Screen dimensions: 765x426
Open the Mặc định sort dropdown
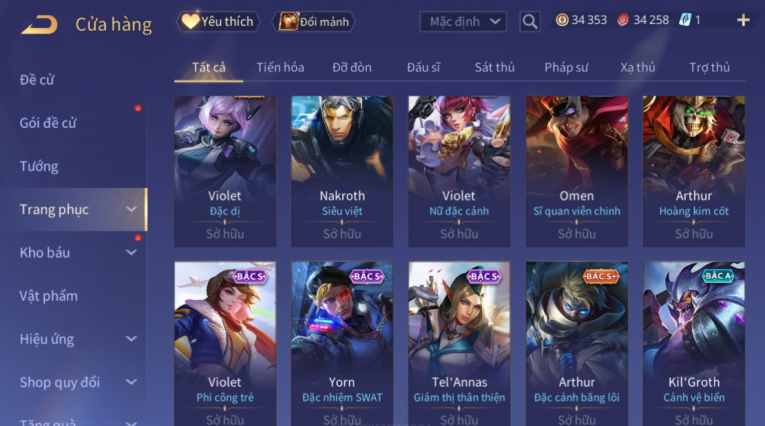pos(463,21)
